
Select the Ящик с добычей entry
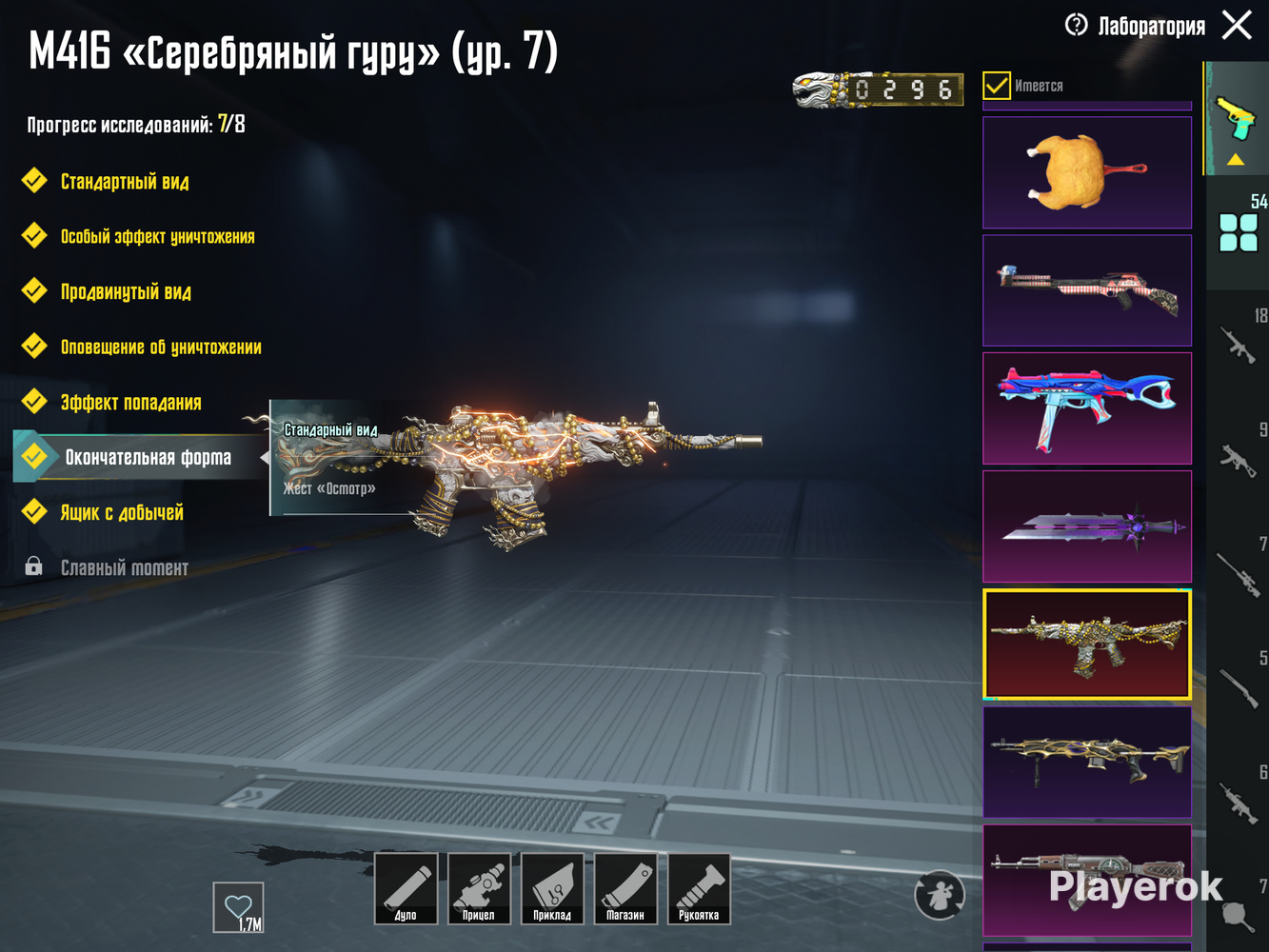pos(122,512)
